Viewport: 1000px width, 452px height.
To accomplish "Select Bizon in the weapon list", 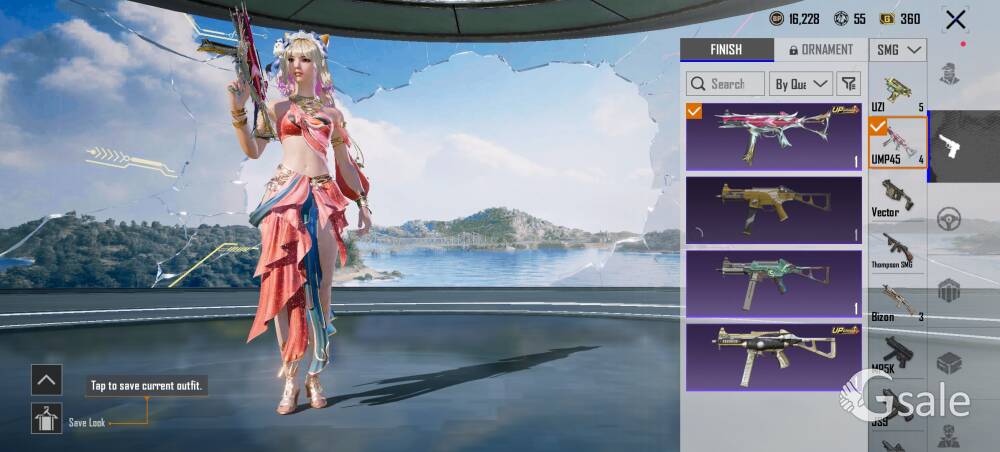I will (x=897, y=302).
